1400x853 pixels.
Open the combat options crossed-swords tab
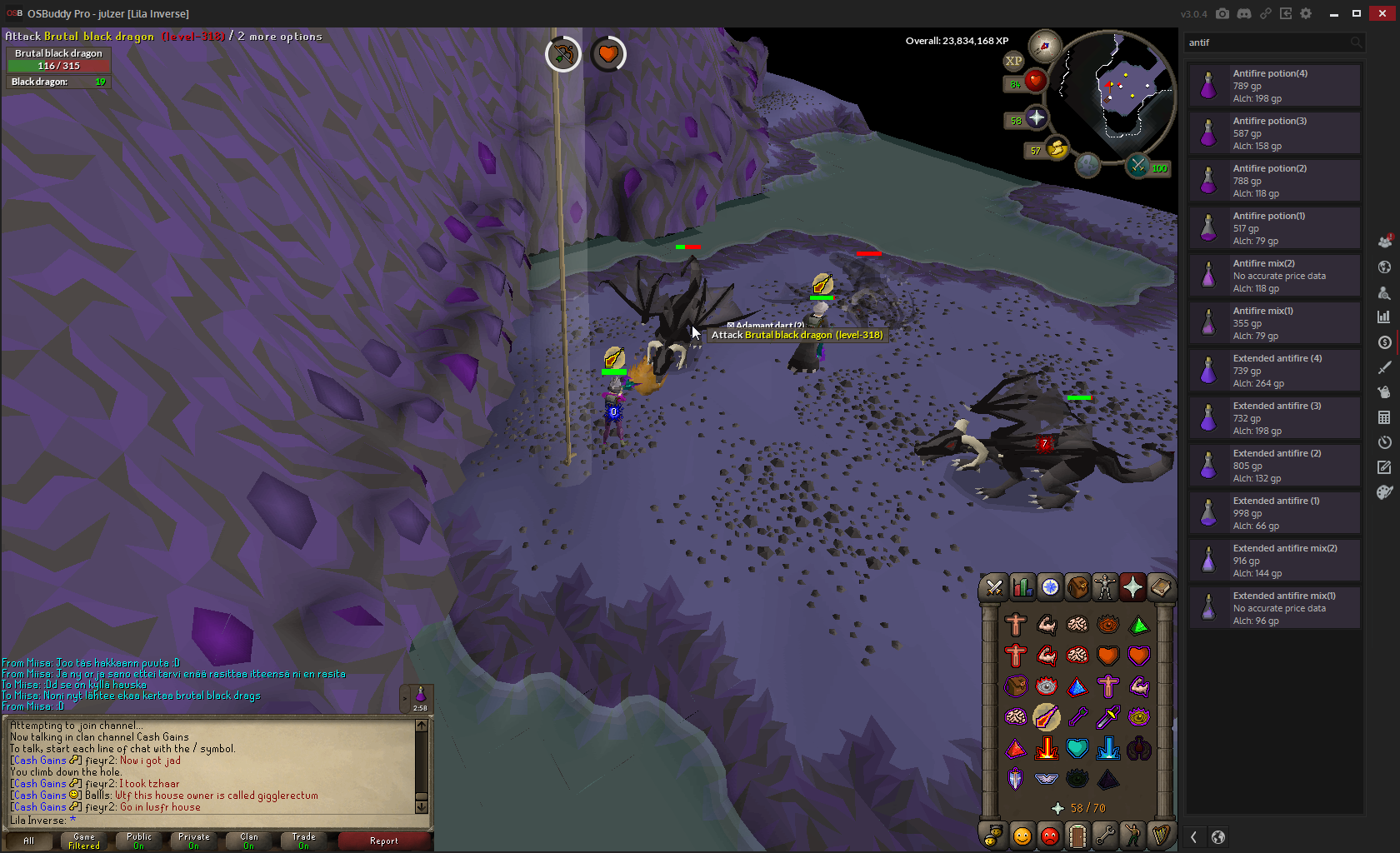point(994,587)
